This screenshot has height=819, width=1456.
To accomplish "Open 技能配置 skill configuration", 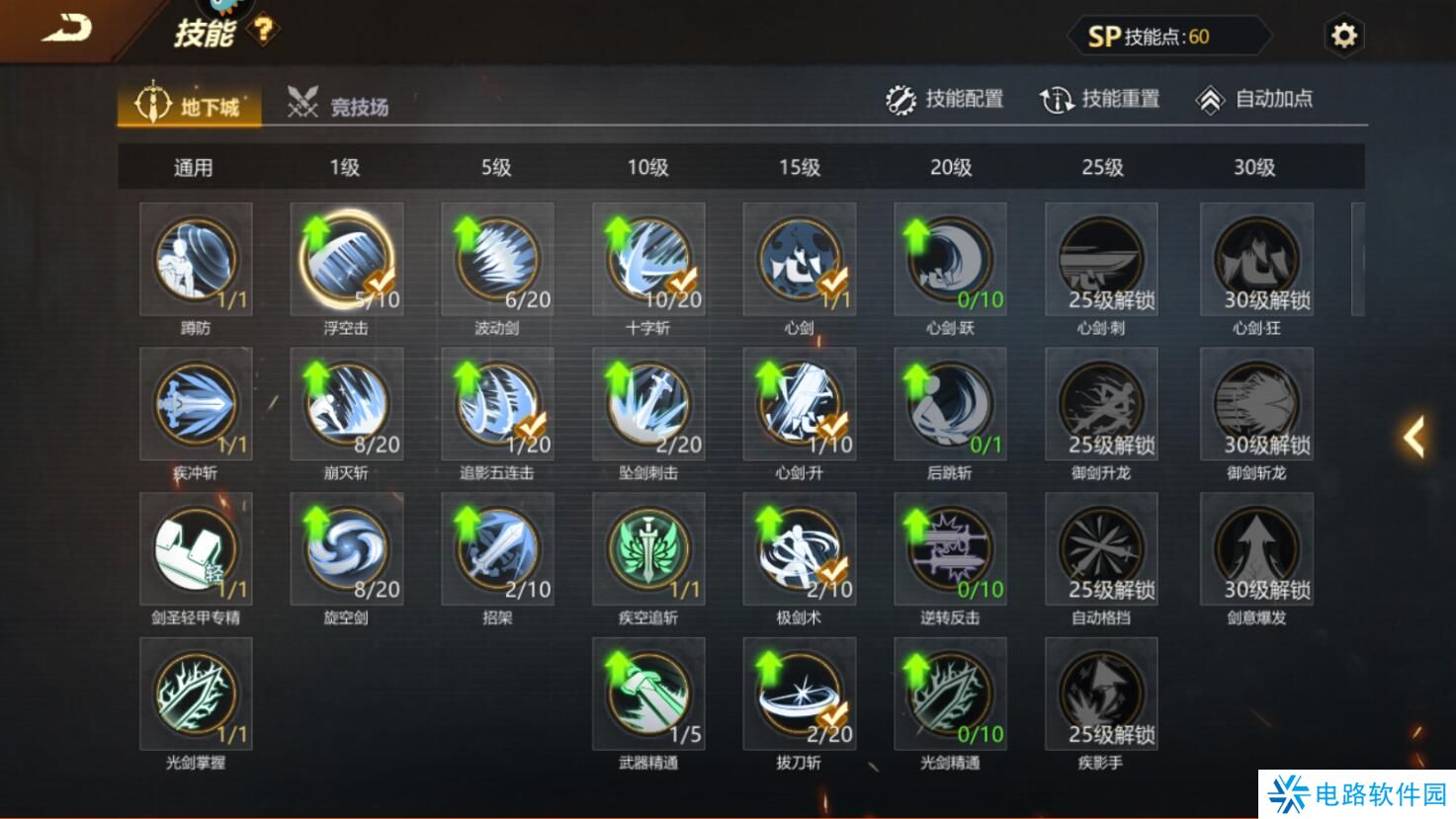I will coord(944,100).
